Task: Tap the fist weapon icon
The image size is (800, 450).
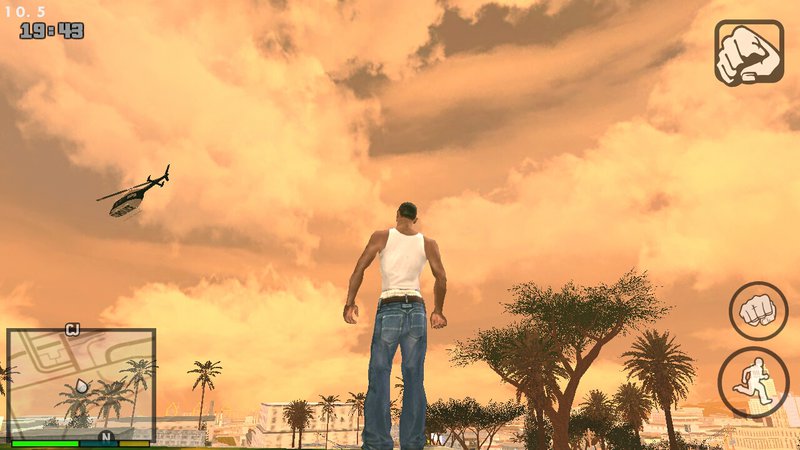Action: [749, 52]
